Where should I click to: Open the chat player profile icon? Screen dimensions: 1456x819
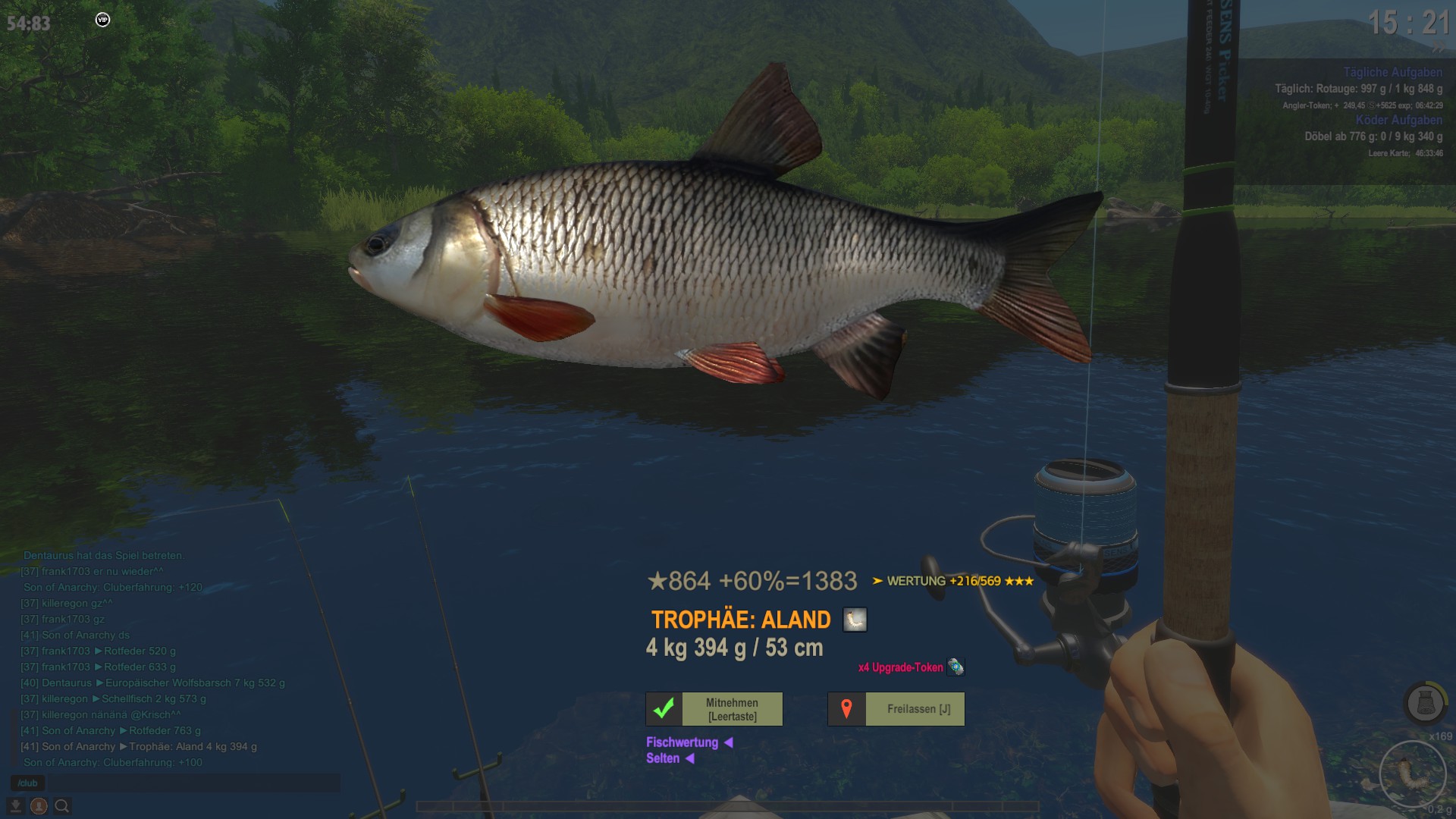[x=39, y=806]
